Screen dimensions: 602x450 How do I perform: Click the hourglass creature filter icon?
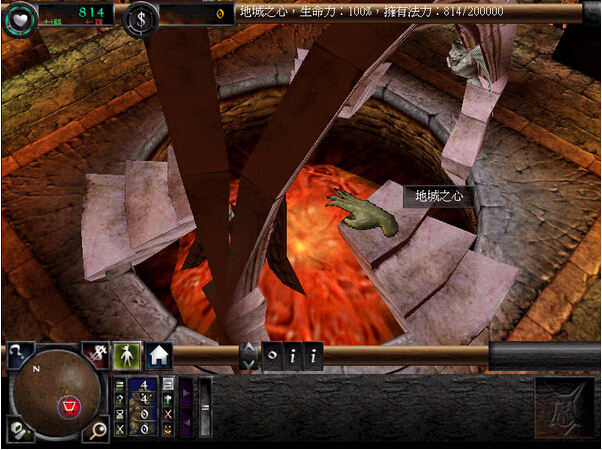[x=120, y=414]
